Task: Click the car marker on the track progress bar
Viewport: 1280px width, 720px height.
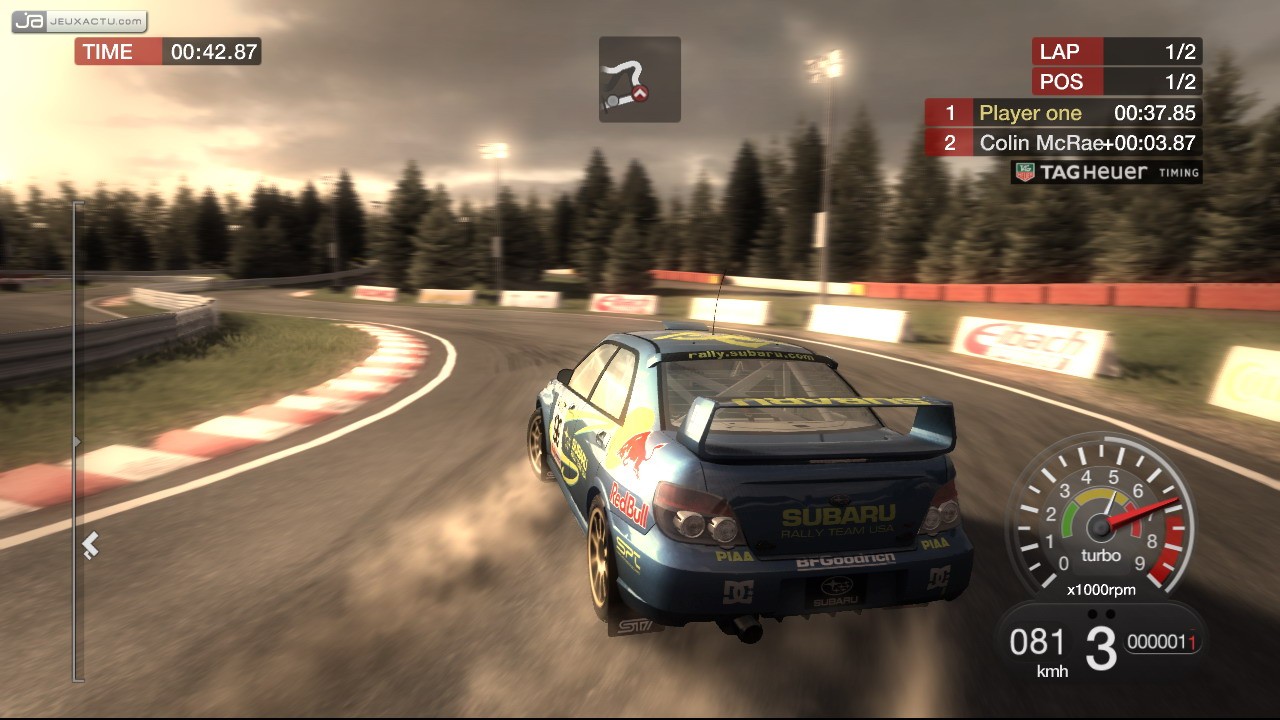Action: [90, 545]
